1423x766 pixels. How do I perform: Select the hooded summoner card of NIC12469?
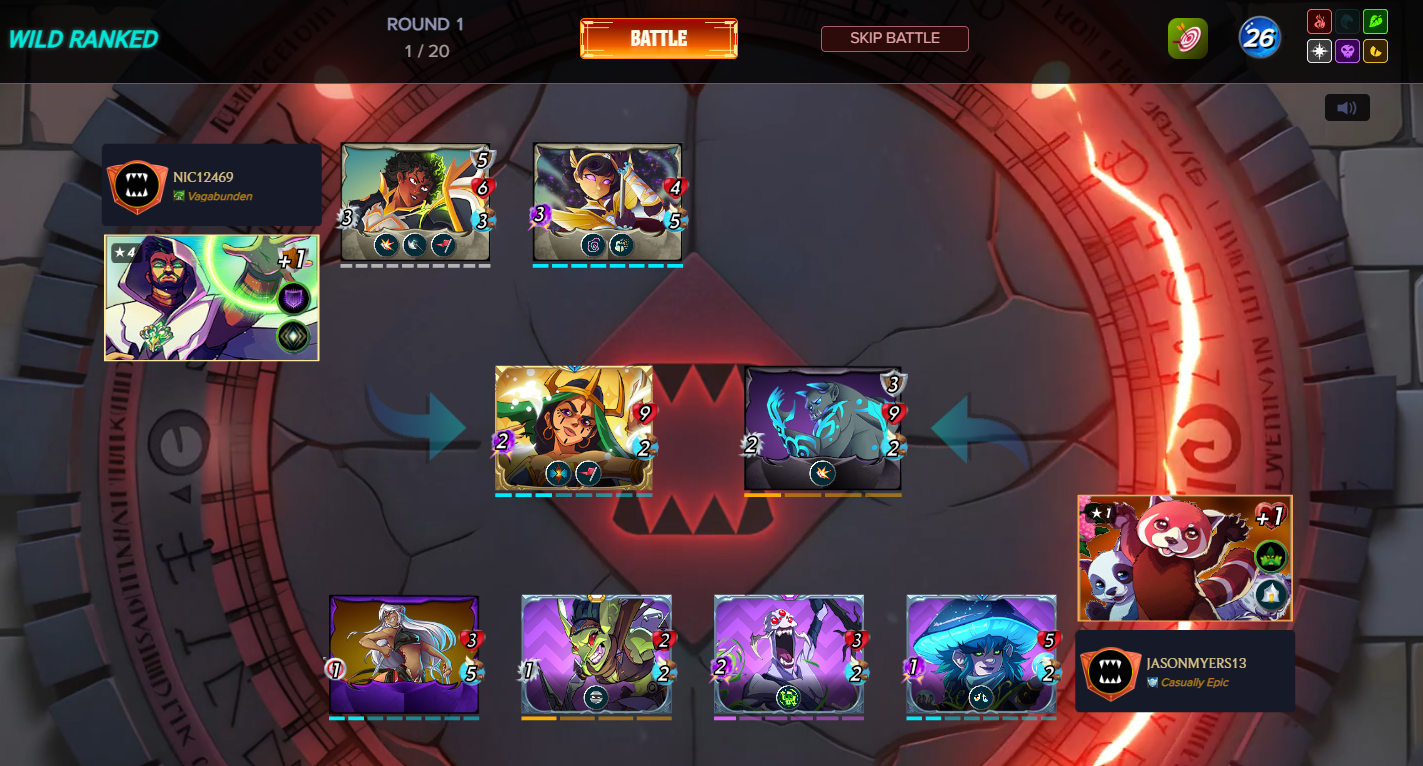[x=211, y=297]
